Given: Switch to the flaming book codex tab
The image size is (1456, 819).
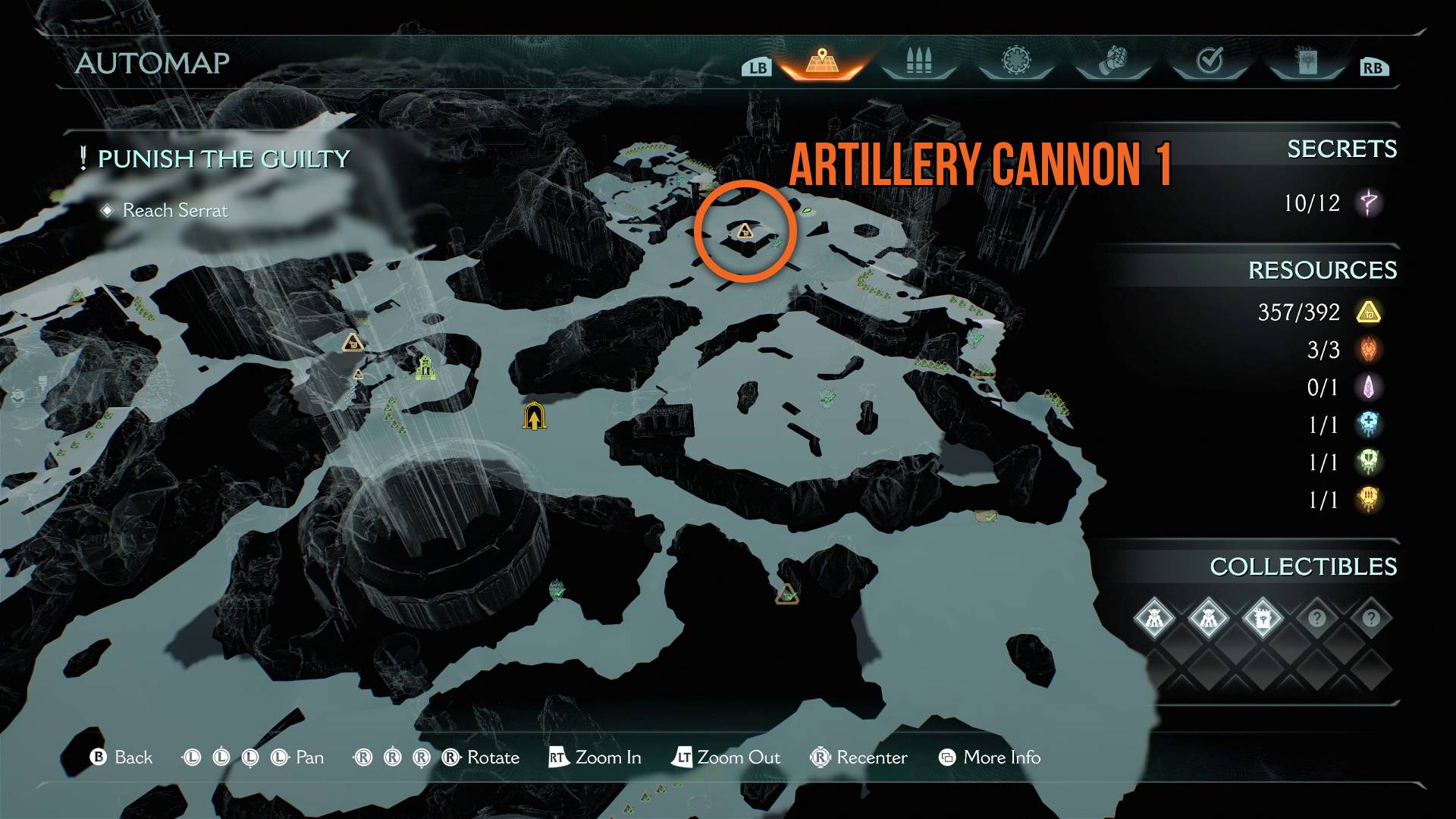Looking at the screenshot, I should pos(1307,61).
